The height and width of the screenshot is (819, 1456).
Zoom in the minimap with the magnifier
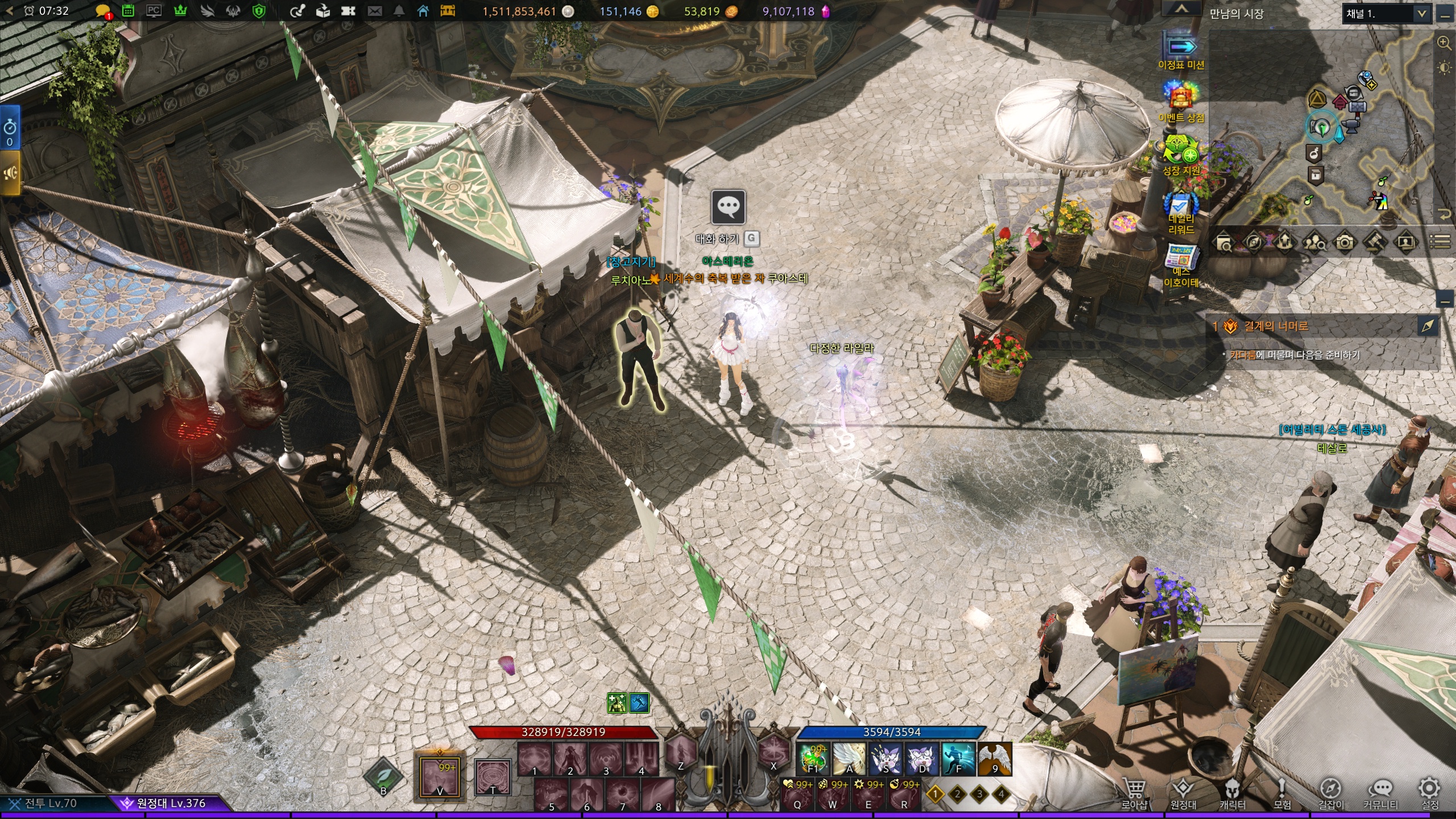click(1443, 42)
